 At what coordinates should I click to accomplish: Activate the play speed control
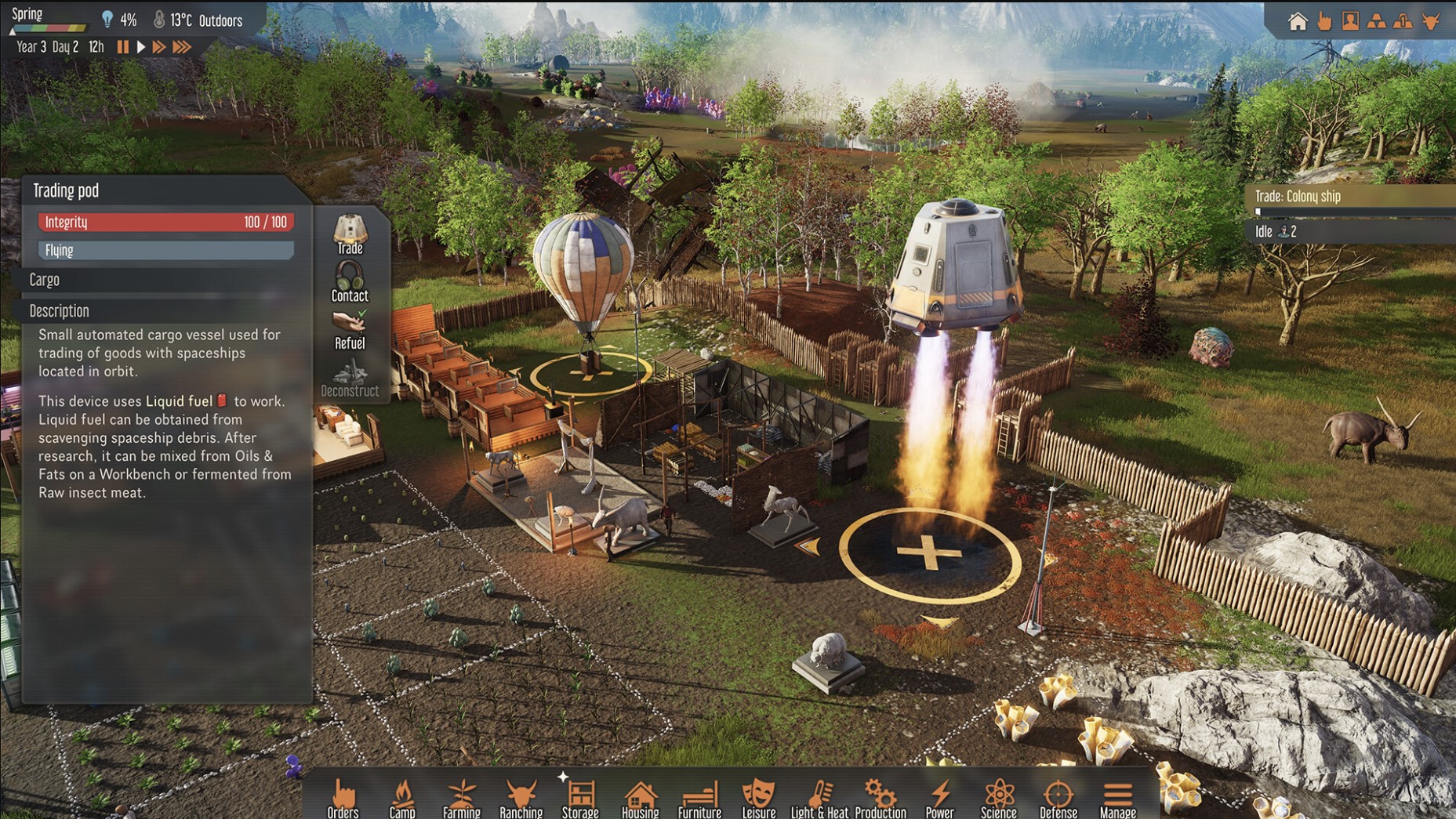(x=141, y=47)
